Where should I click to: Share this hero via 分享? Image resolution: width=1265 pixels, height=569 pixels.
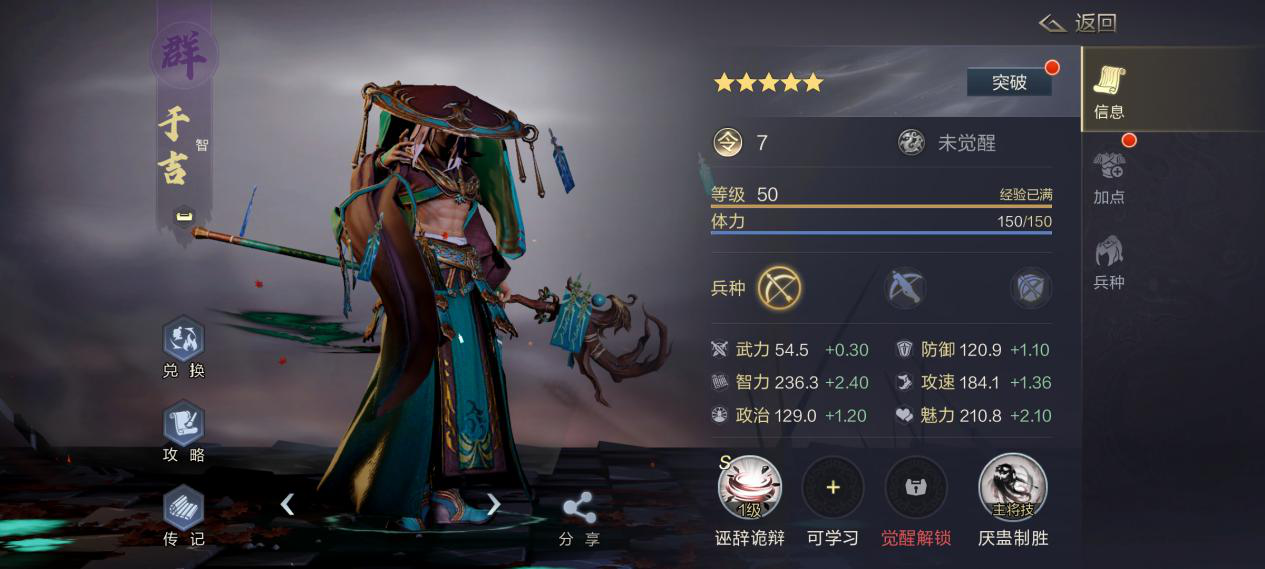click(x=579, y=518)
